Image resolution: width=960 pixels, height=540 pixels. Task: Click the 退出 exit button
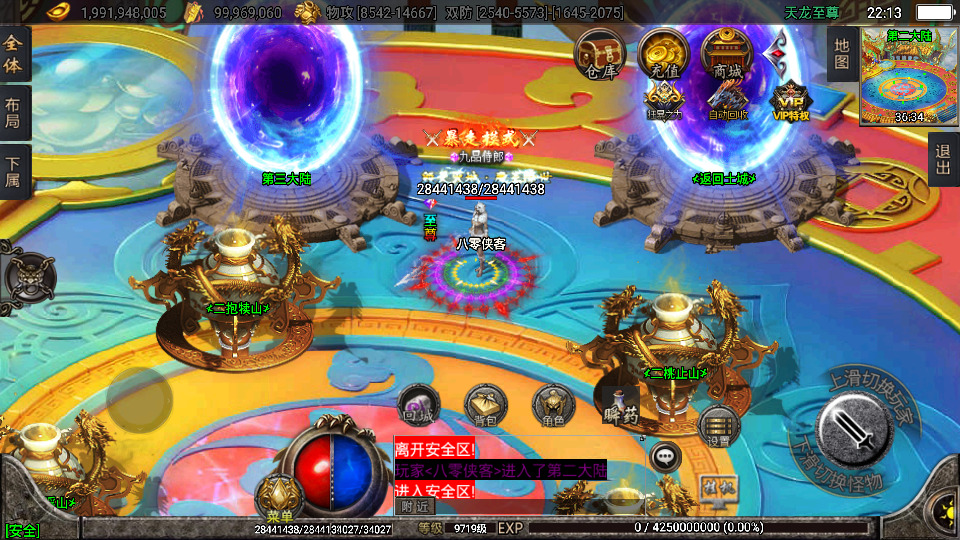pyautogui.click(x=943, y=159)
